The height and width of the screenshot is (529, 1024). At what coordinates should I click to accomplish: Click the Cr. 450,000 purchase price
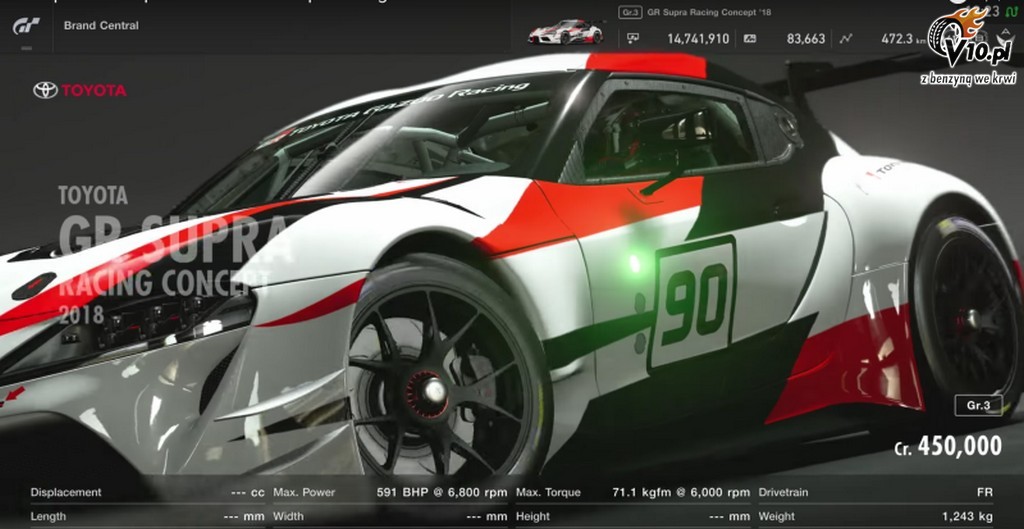point(948,447)
